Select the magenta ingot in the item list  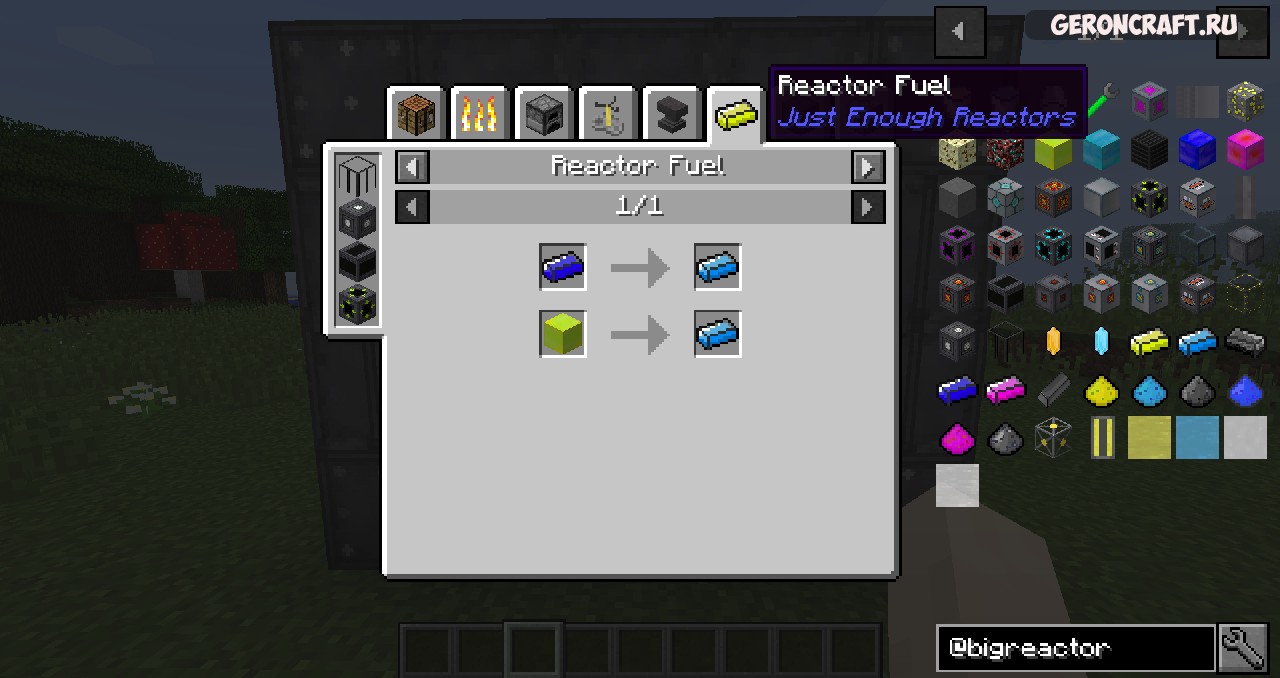pyautogui.click(x=1005, y=391)
